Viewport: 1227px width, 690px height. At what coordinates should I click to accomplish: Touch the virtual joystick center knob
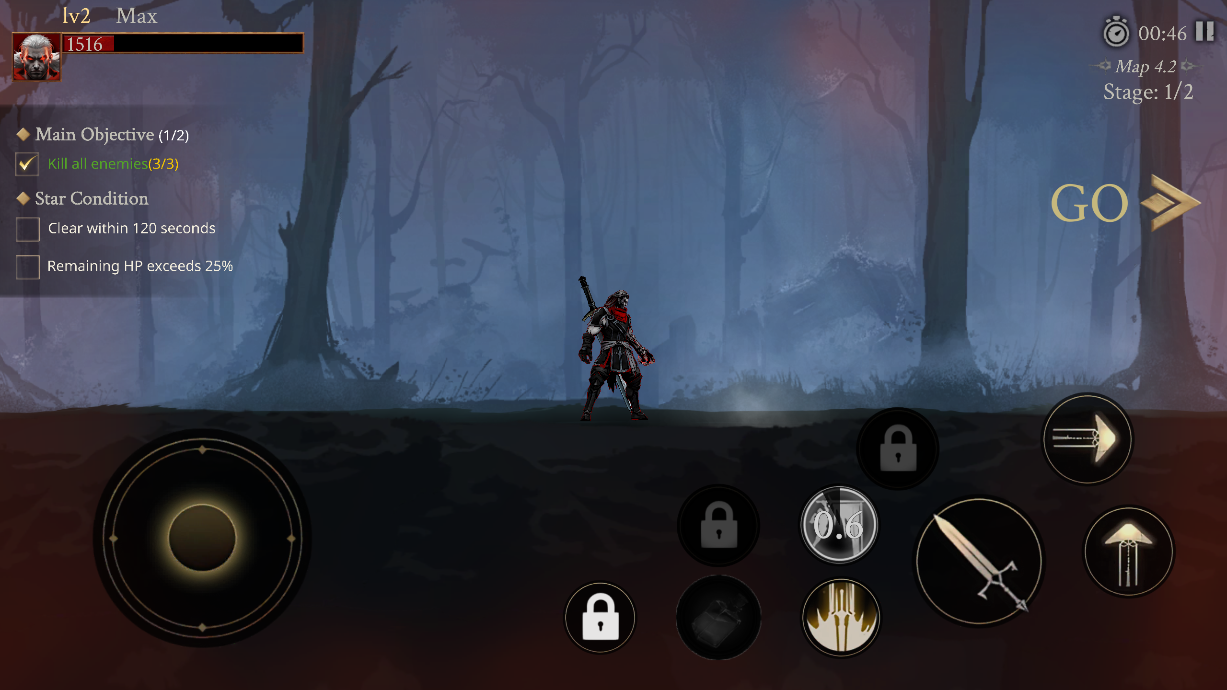[202, 537]
